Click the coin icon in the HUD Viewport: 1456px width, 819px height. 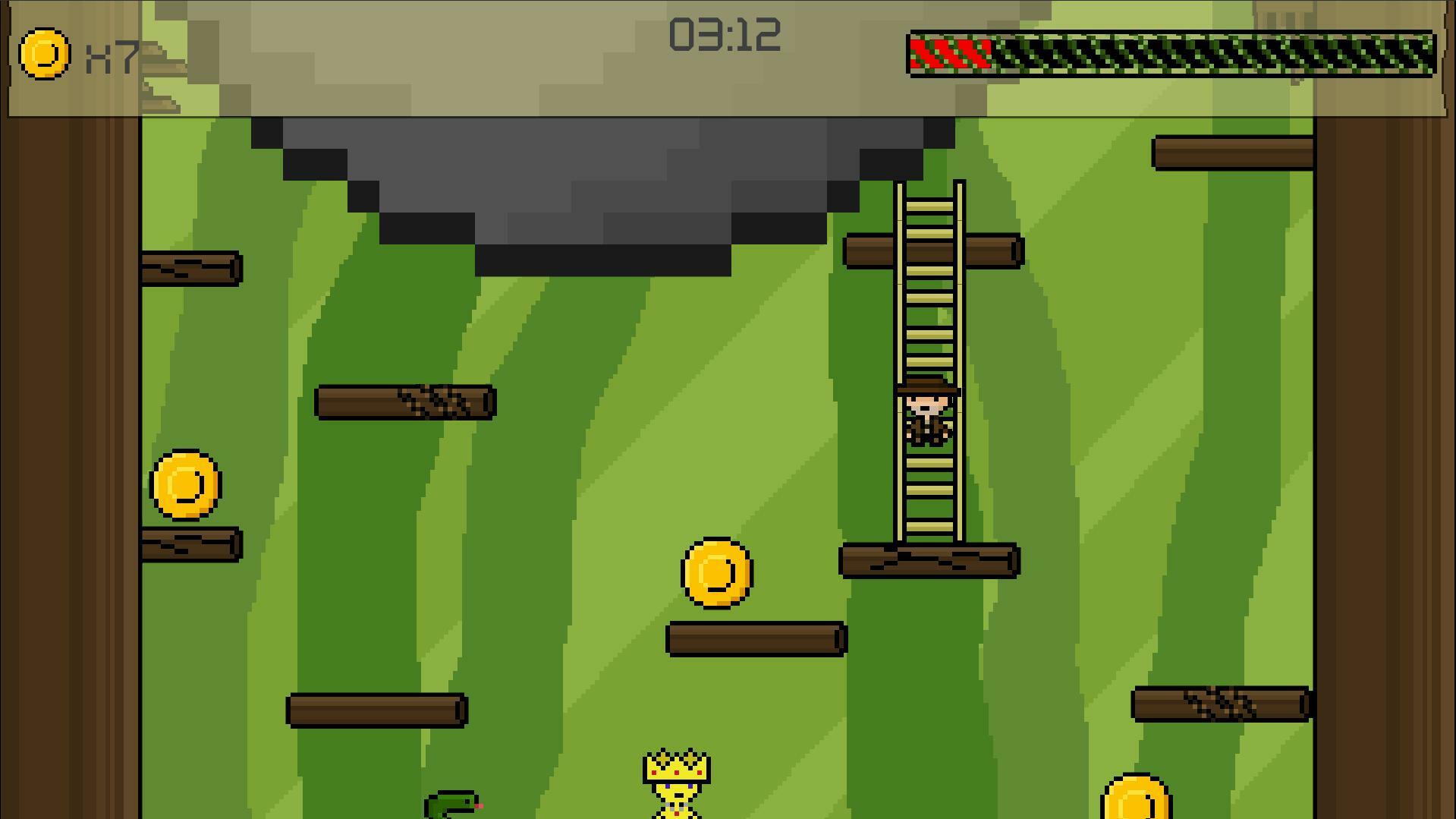pyautogui.click(x=46, y=53)
